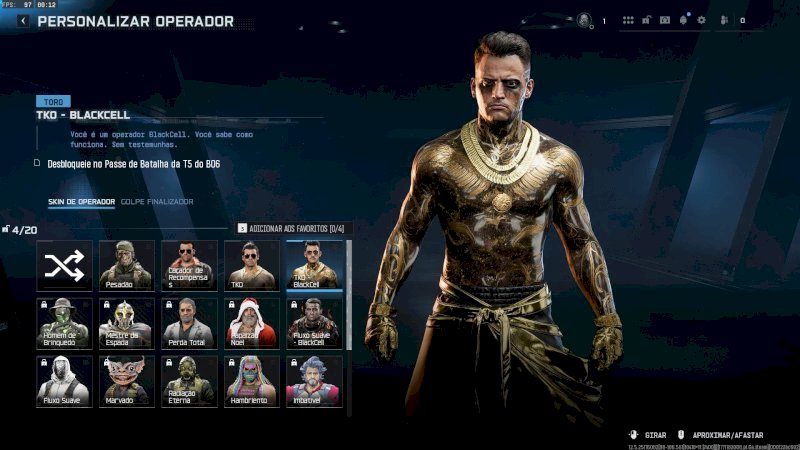Screen dimensions: 800x450
Task: Select the Papaizão Noel Santa skin
Action: 252,322
